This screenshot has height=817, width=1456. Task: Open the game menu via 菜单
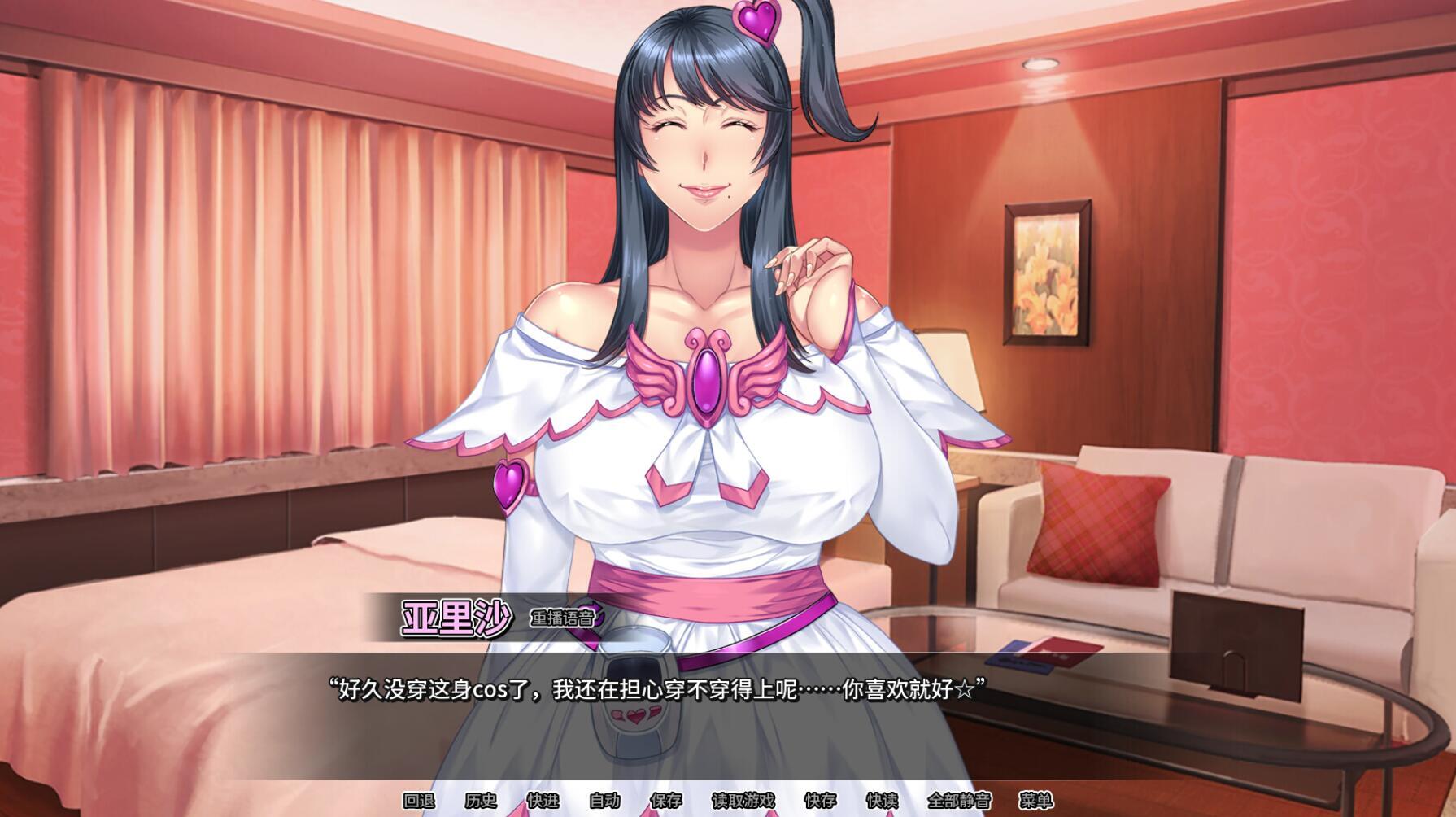pos(1035,800)
